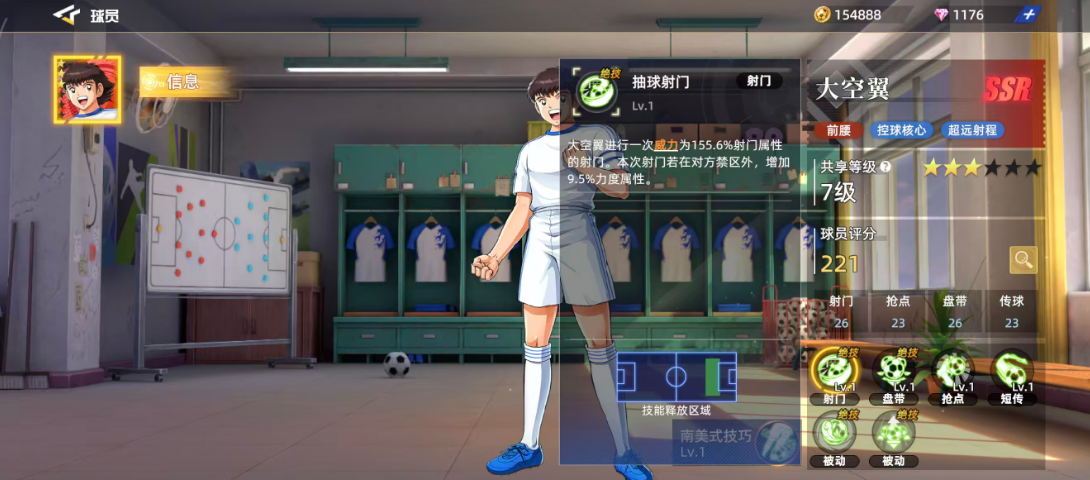The width and height of the screenshot is (1090, 480).
Task: Add more diamonds with the plus button
Action: [1027, 14]
